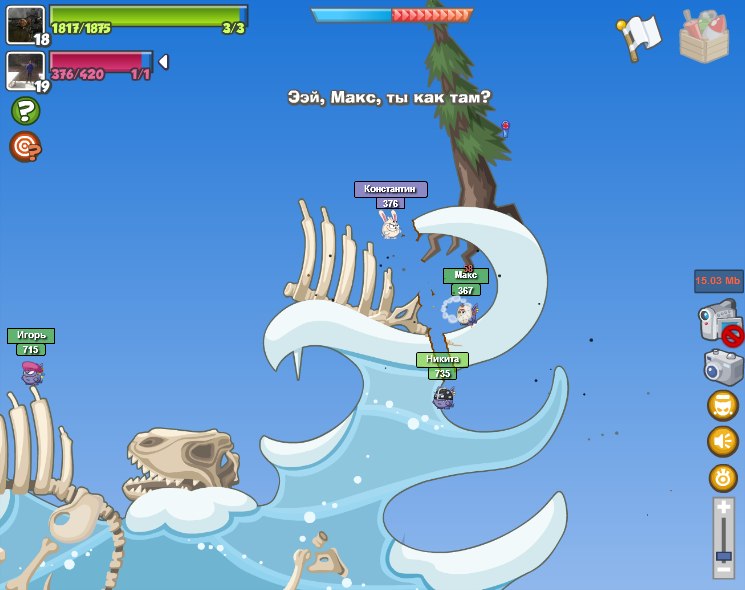Screen dimensions: 745x590
Task: Toggle the video camera recording icon
Action: click(x=719, y=324)
